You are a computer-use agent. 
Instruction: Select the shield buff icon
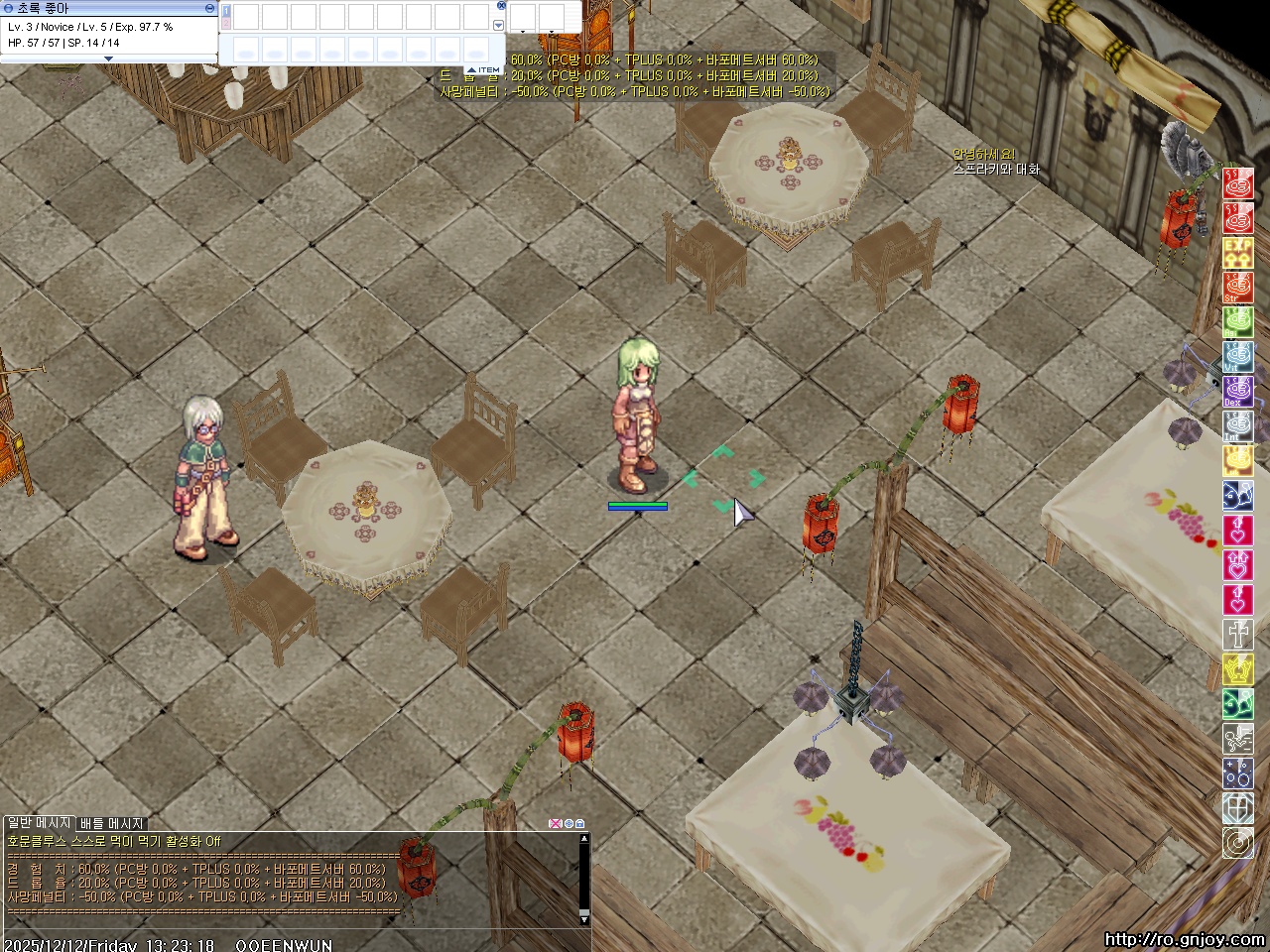tap(1237, 808)
